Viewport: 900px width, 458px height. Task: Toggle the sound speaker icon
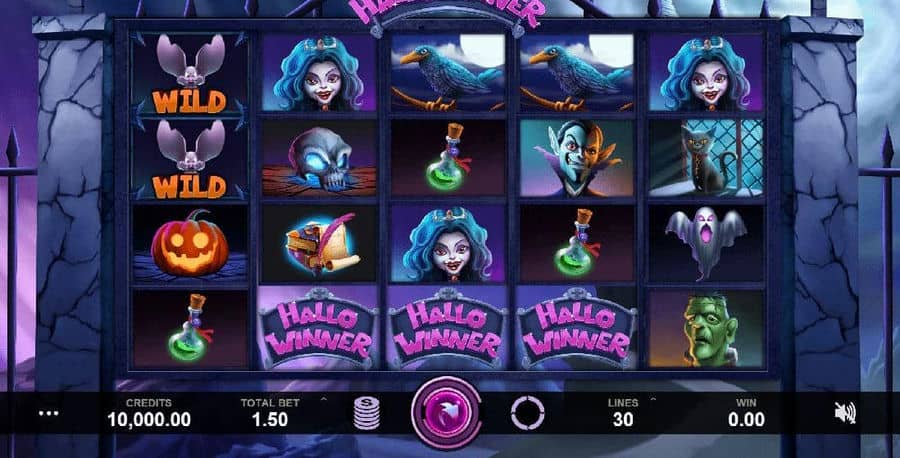coord(845,412)
